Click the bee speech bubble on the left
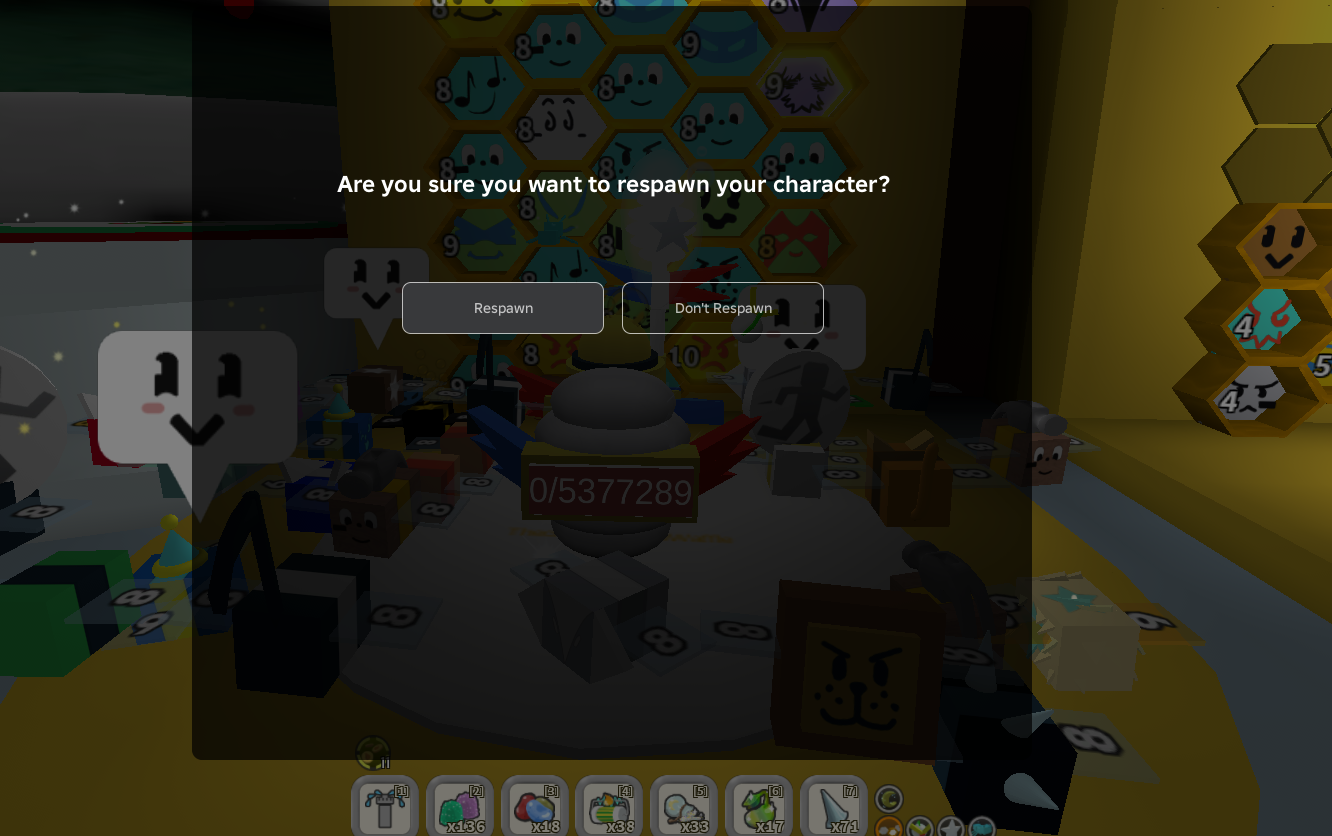The image size is (1332, 836). coord(197,396)
